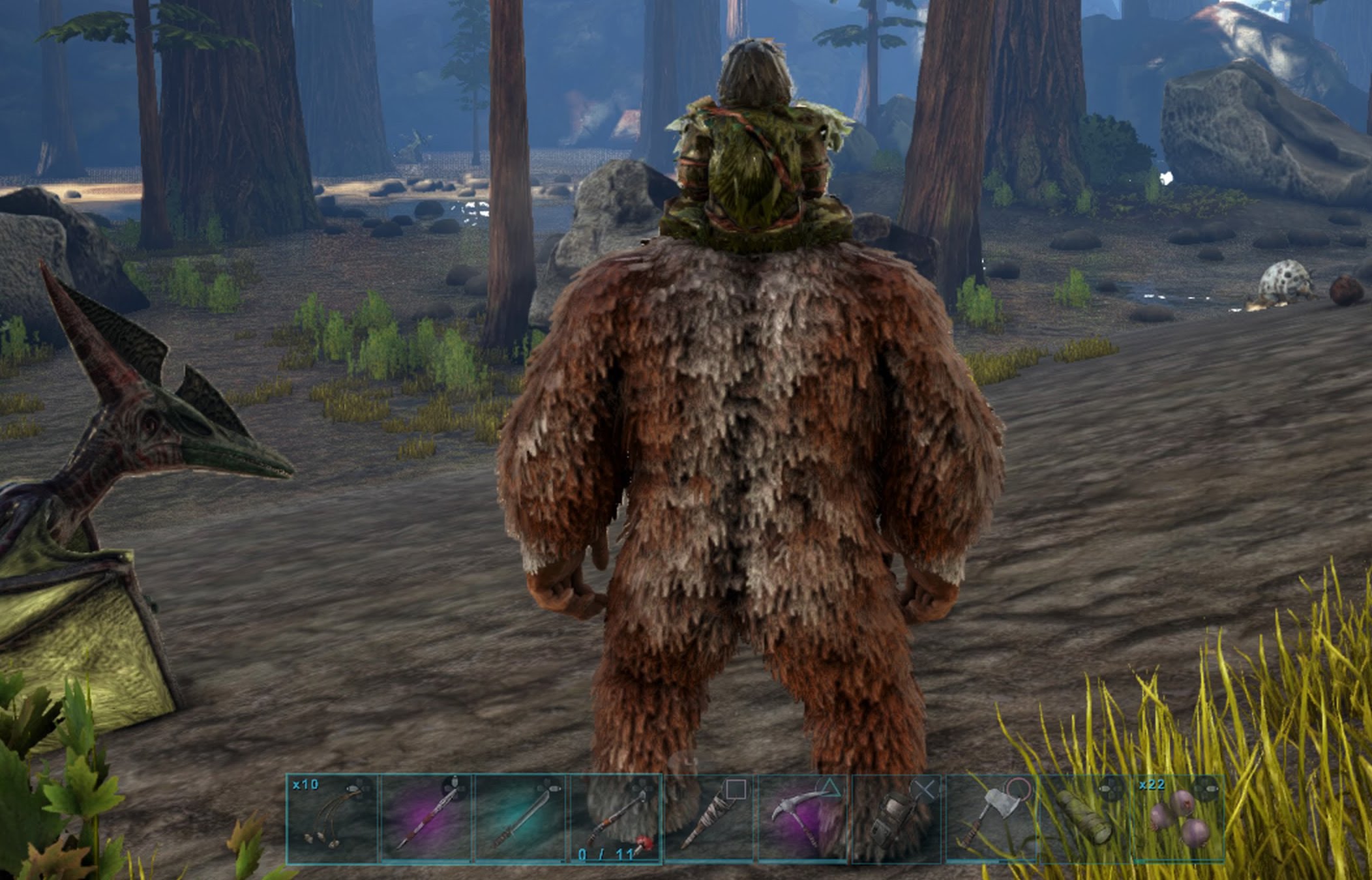The height and width of the screenshot is (880, 1372).
Task: Use the backpack-shaped item slot
Action: 897,818
